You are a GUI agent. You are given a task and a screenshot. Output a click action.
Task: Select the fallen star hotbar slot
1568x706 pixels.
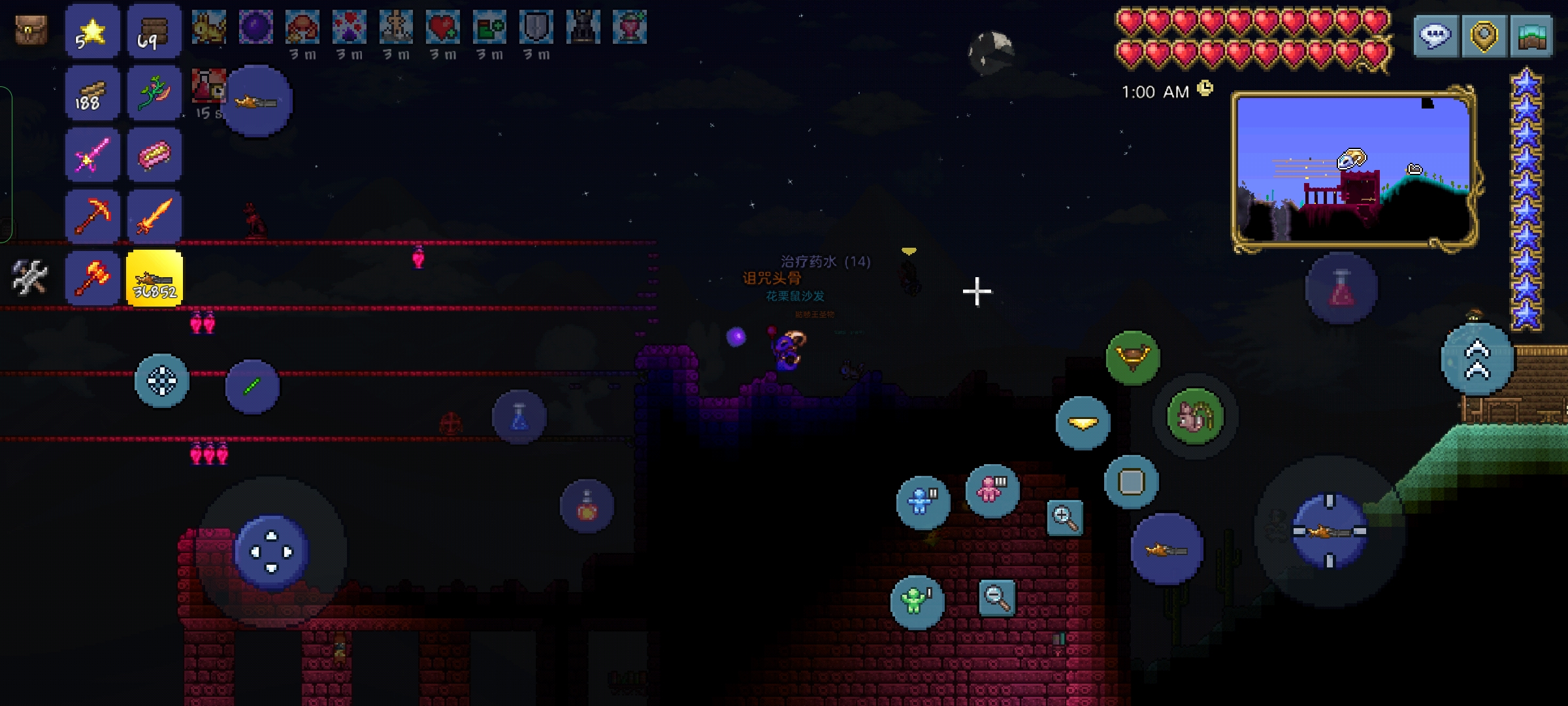[x=92, y=31]
